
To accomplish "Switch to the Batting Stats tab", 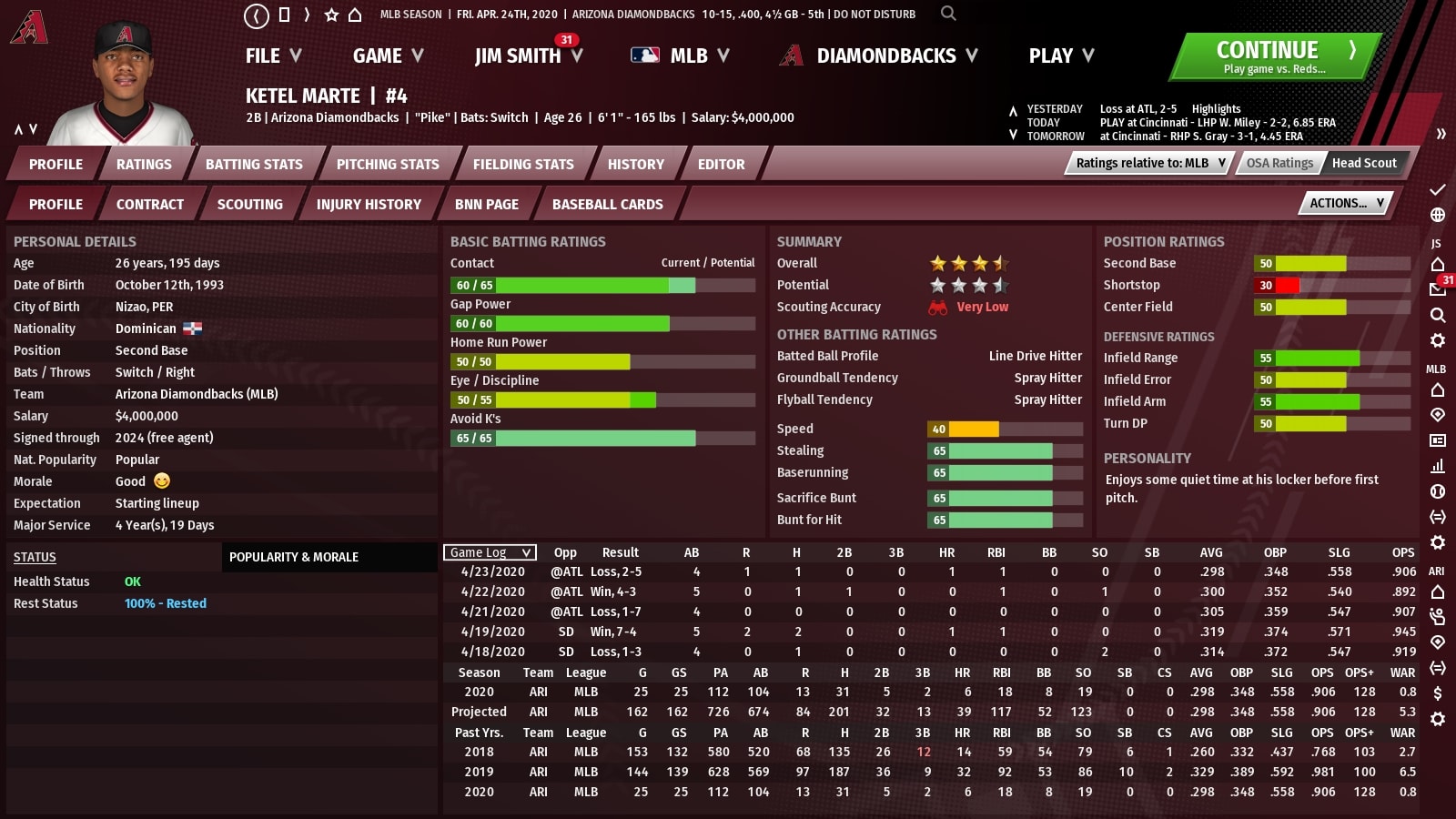I will 254,165.
